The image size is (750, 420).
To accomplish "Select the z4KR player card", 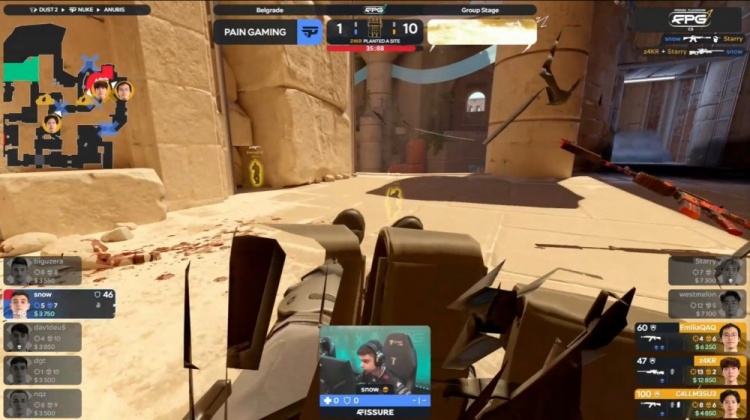I will [x=690, y=370].
